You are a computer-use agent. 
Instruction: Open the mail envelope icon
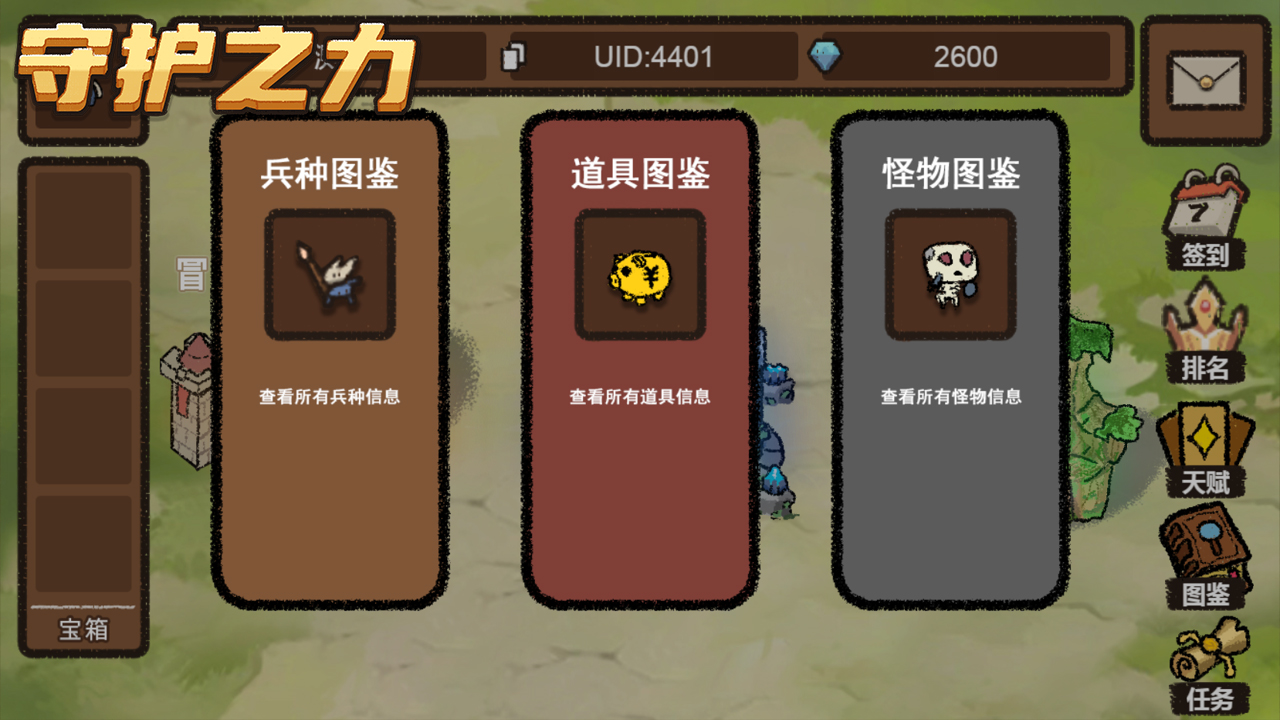point(1205,78)
